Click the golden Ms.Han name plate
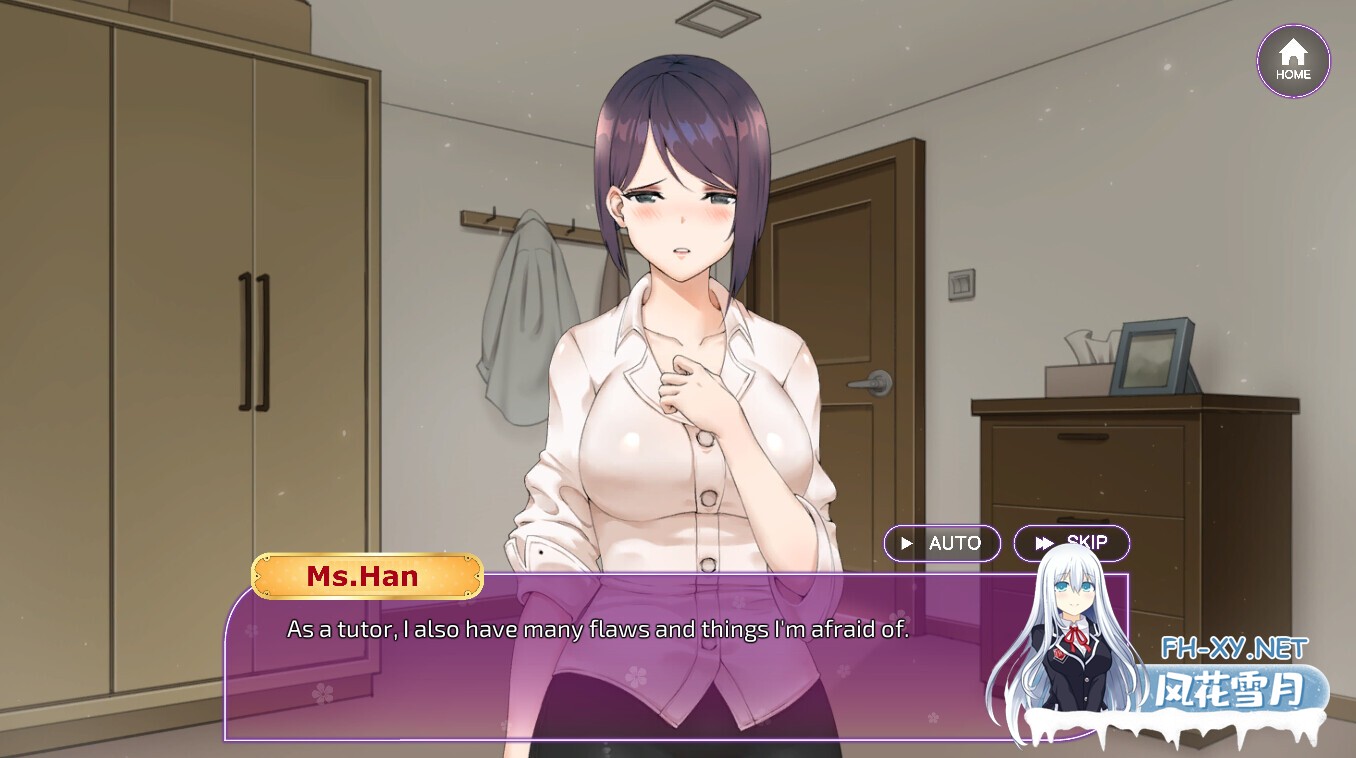 pyautogui.click(x=366, y=576)
